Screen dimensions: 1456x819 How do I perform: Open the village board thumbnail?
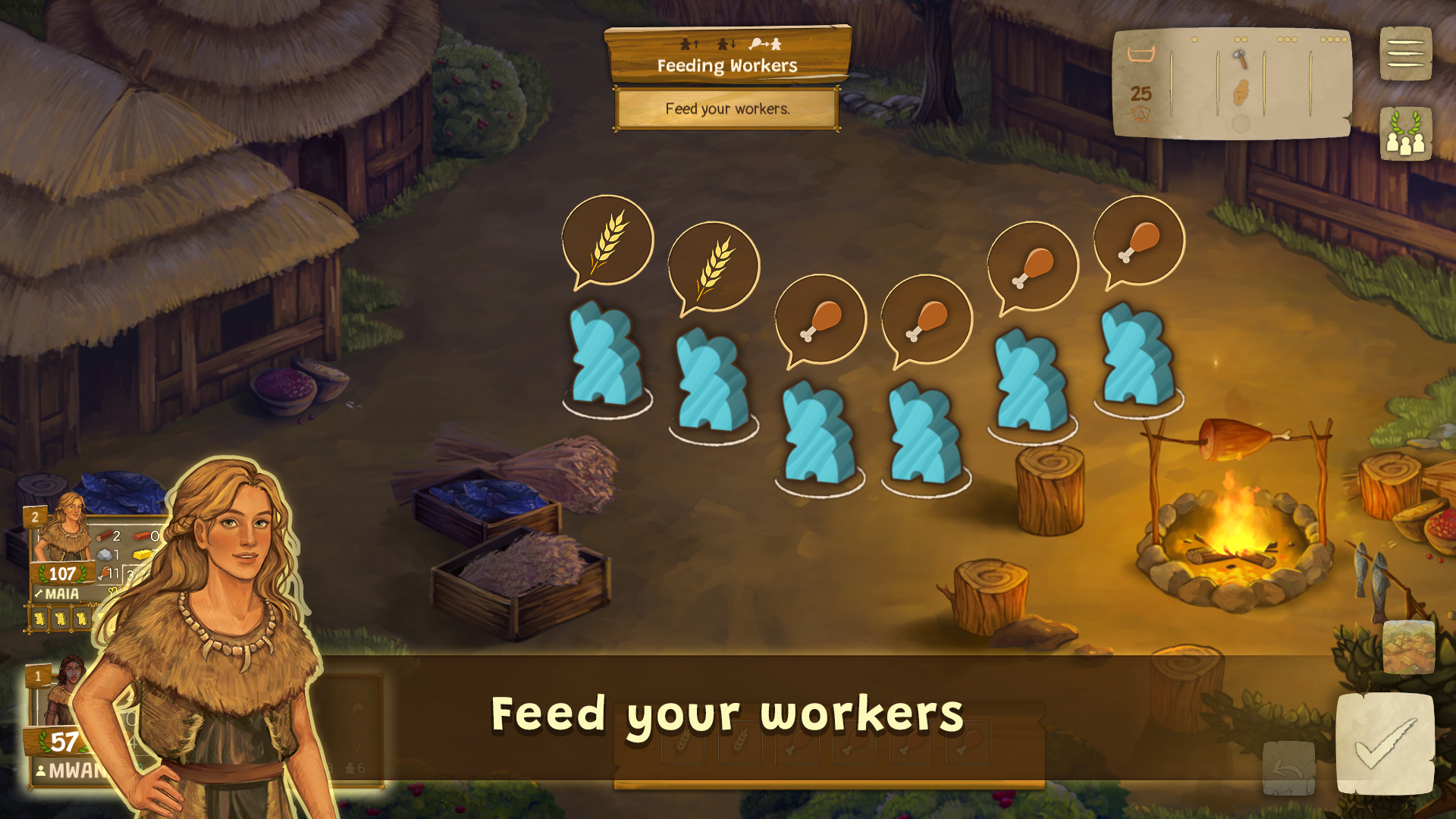point(1408,647)
